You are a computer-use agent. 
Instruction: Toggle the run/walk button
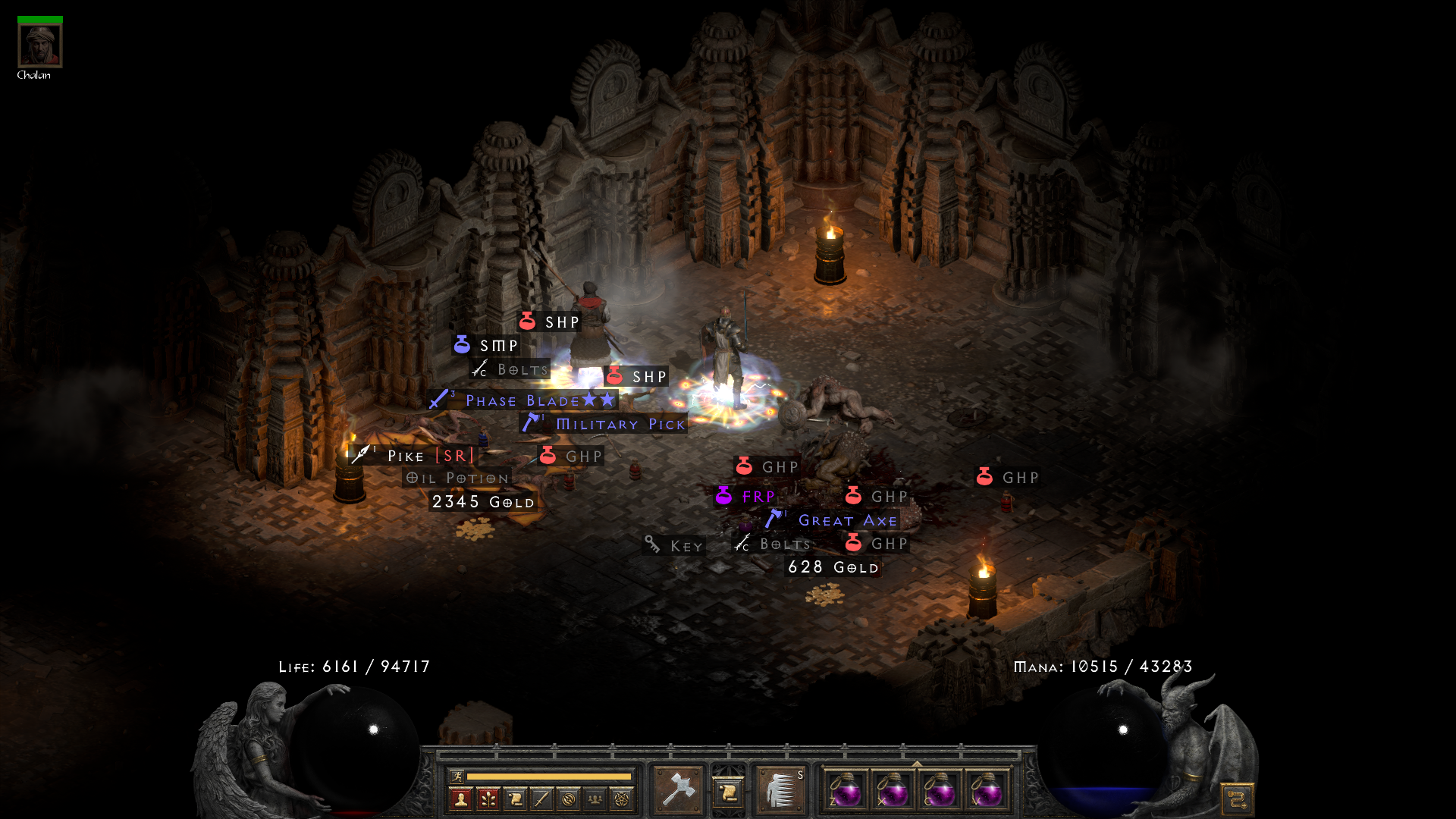pos(456,776)
